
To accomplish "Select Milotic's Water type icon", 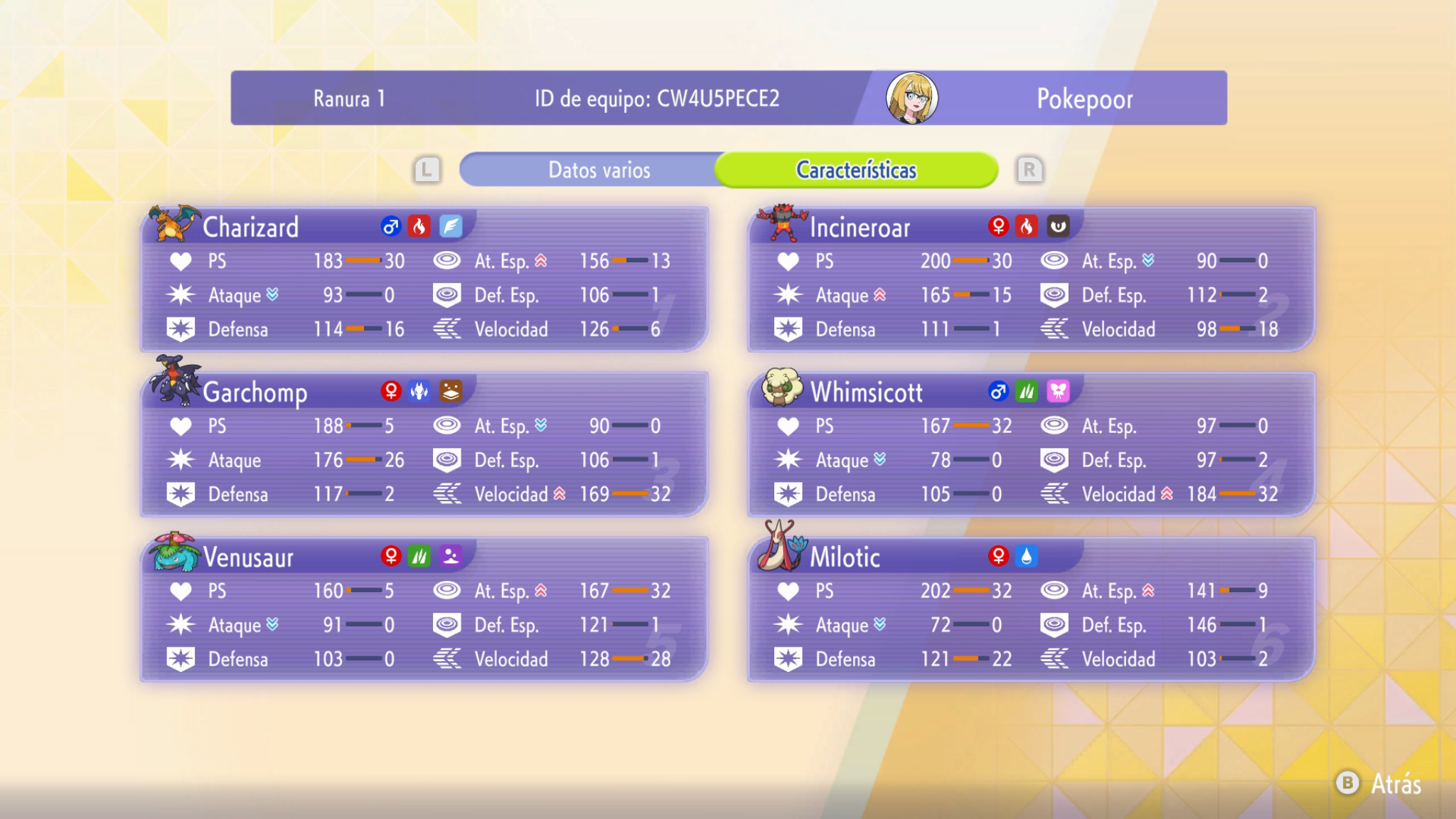I will click(x=1025, y=557).
